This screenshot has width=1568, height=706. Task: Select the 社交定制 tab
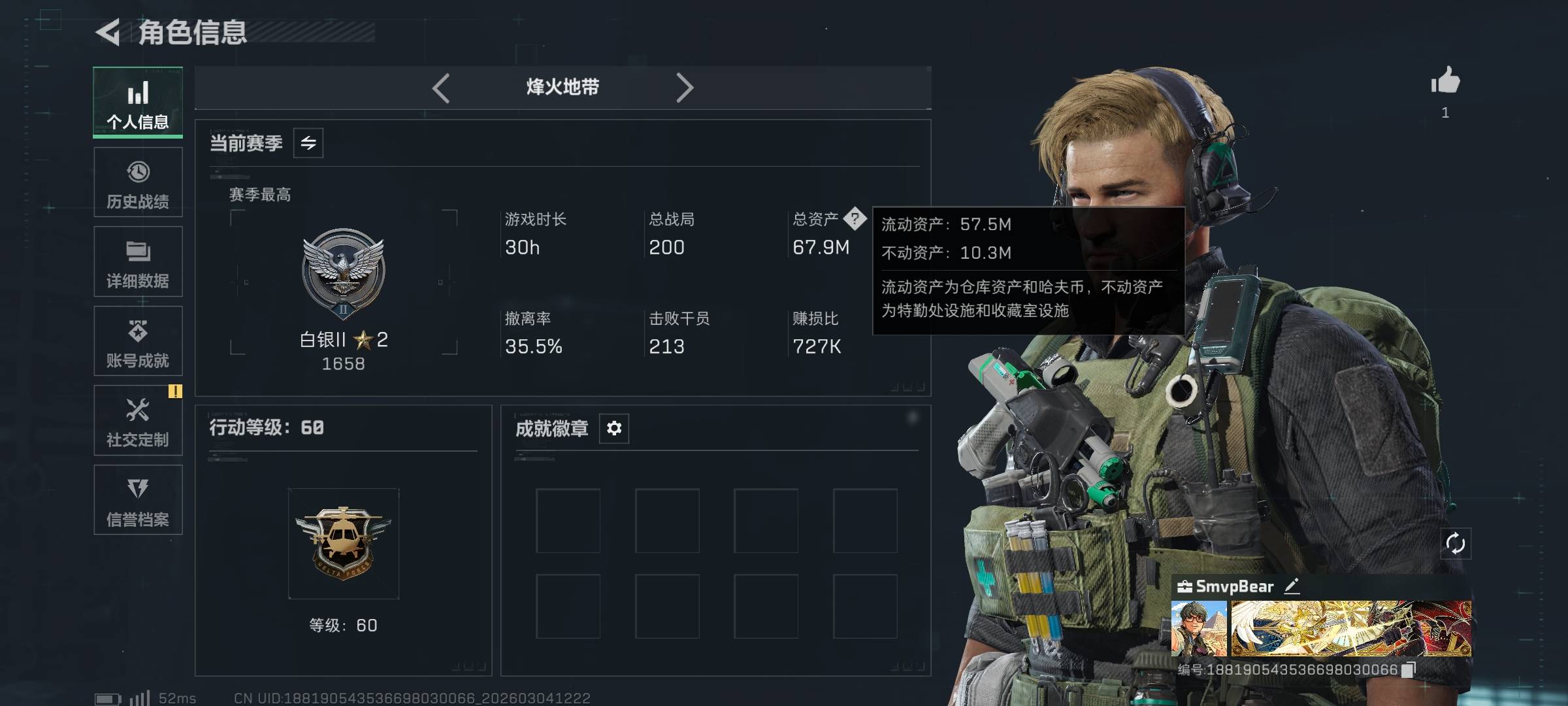pos(138,421)
